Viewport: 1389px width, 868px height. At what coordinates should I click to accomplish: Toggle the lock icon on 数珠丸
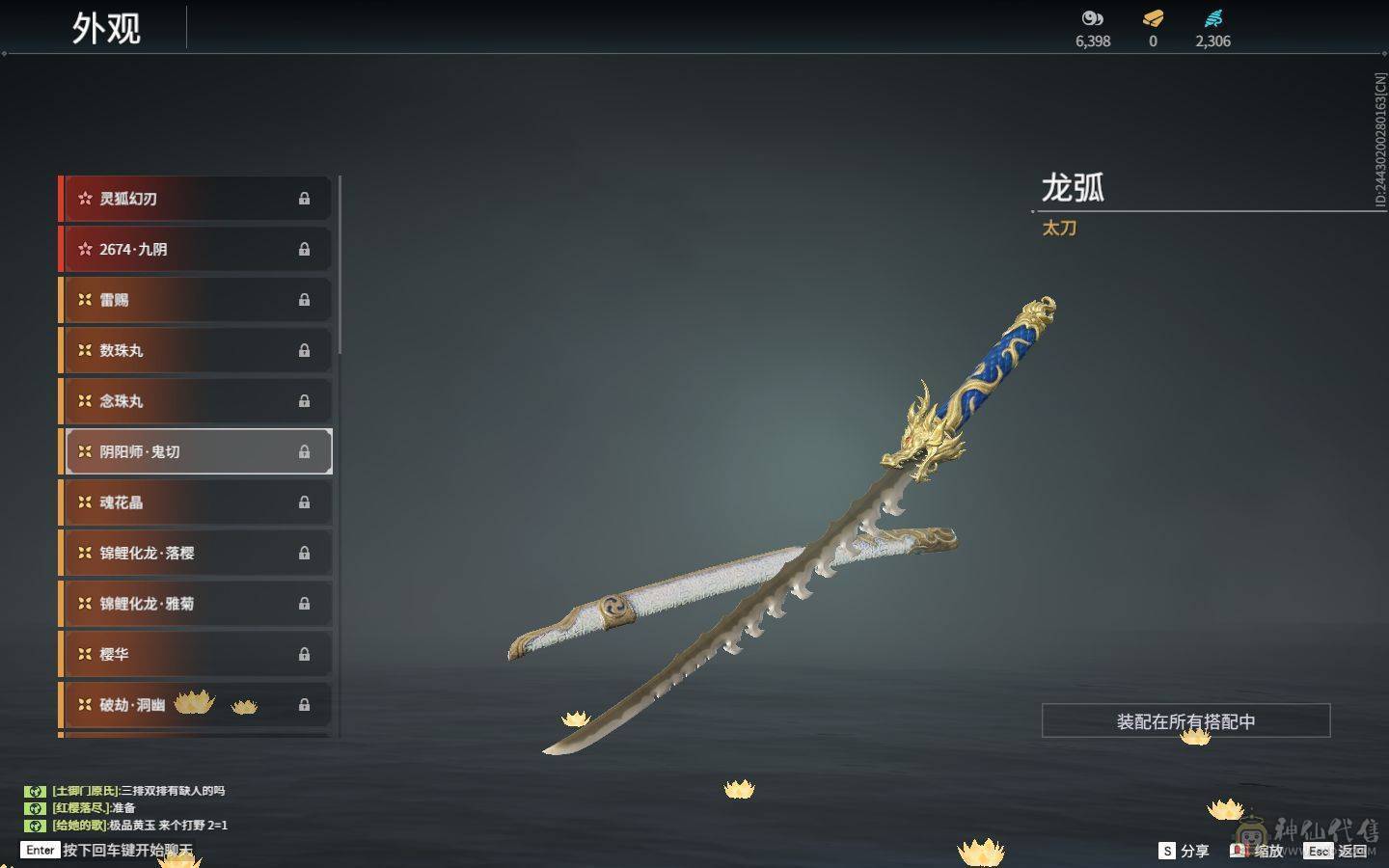point(304,350)
